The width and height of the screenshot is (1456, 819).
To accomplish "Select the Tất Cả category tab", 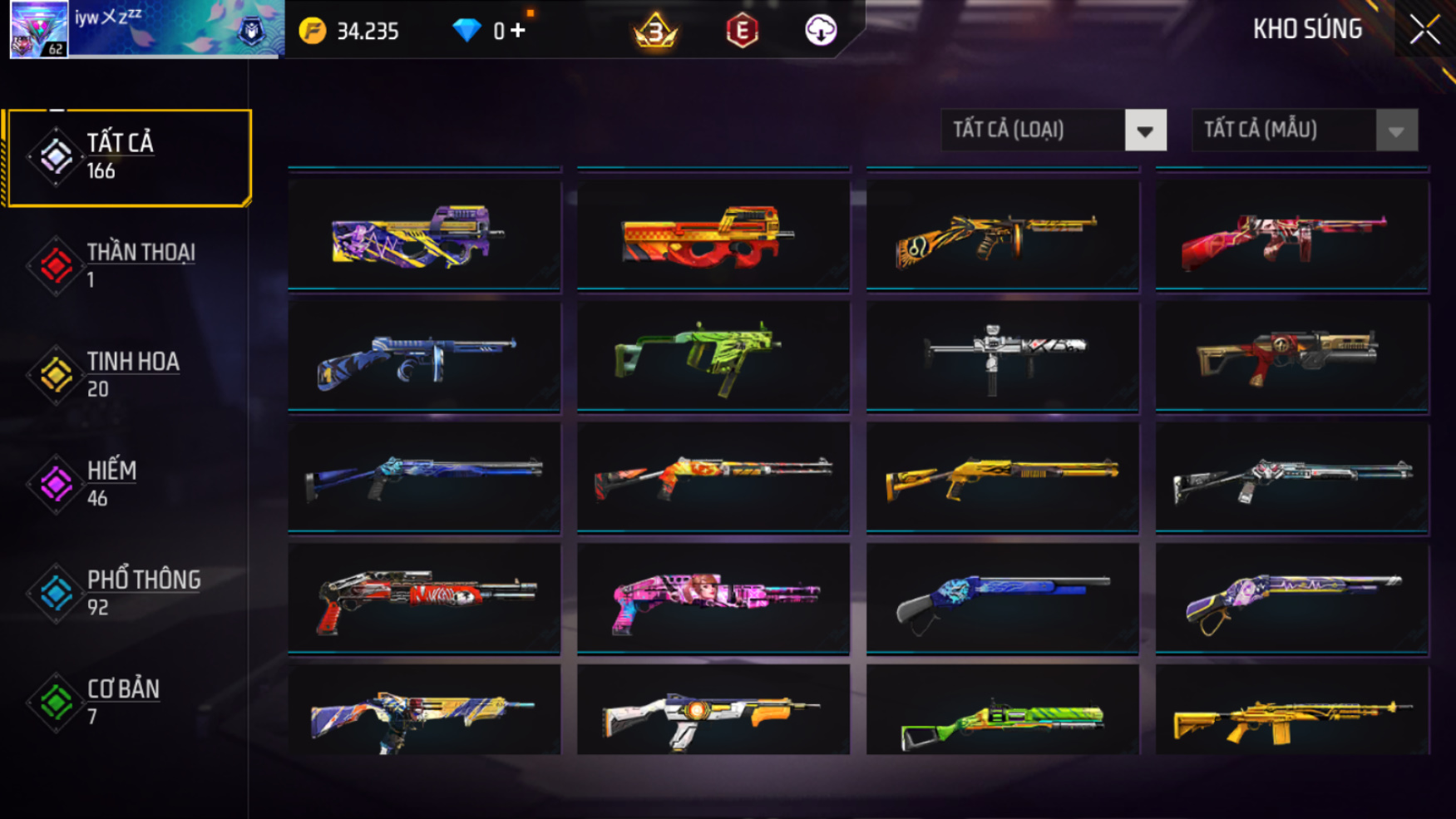I will click(x=129, y=157).
